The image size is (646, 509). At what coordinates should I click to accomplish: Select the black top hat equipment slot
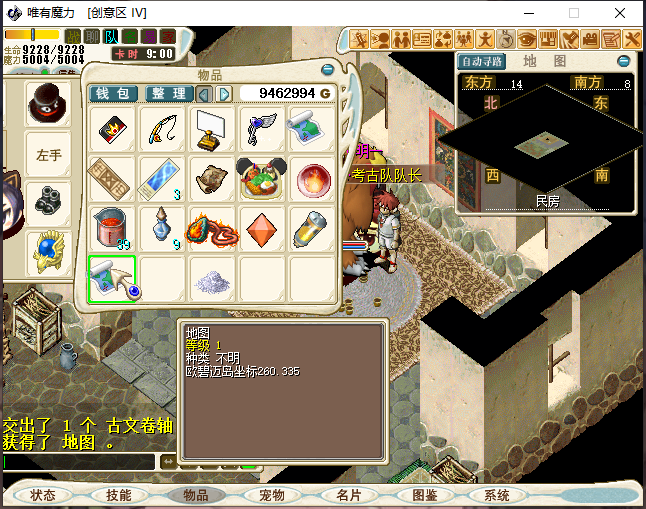coord(49,103)
